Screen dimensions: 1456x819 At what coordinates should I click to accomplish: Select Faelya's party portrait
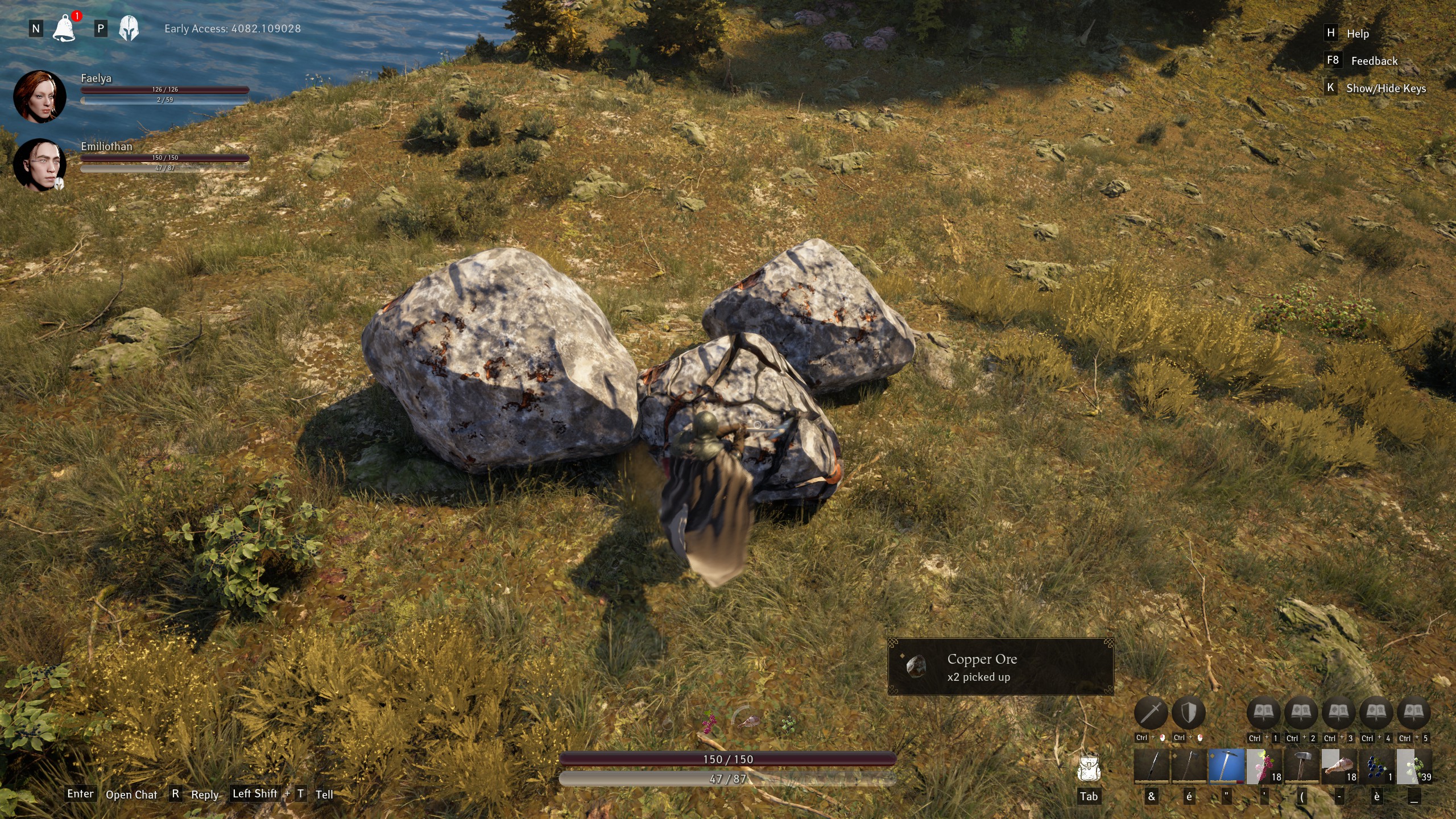click(x=39, y=96)
